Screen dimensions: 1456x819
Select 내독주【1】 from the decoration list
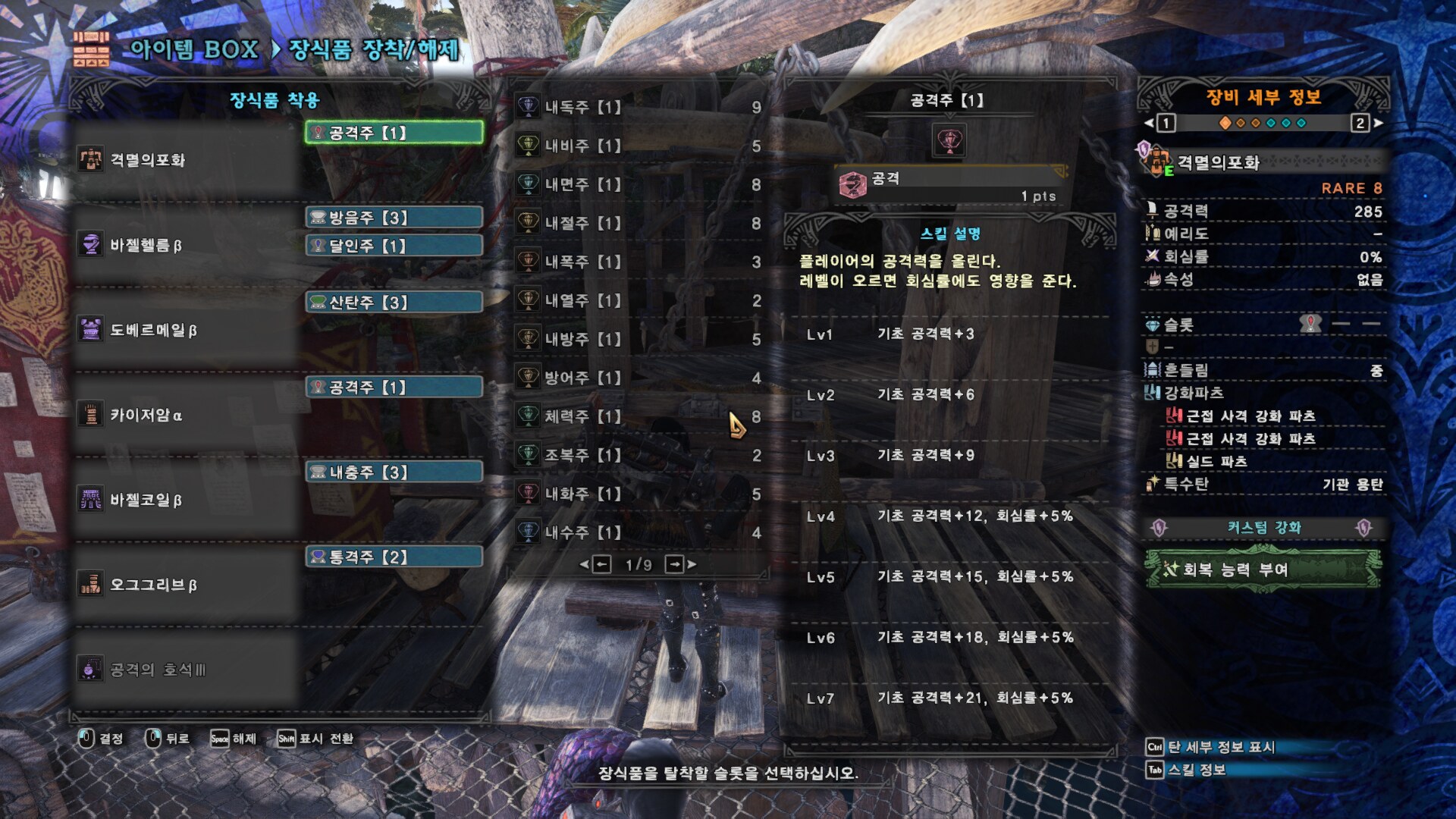click(637, 107)
